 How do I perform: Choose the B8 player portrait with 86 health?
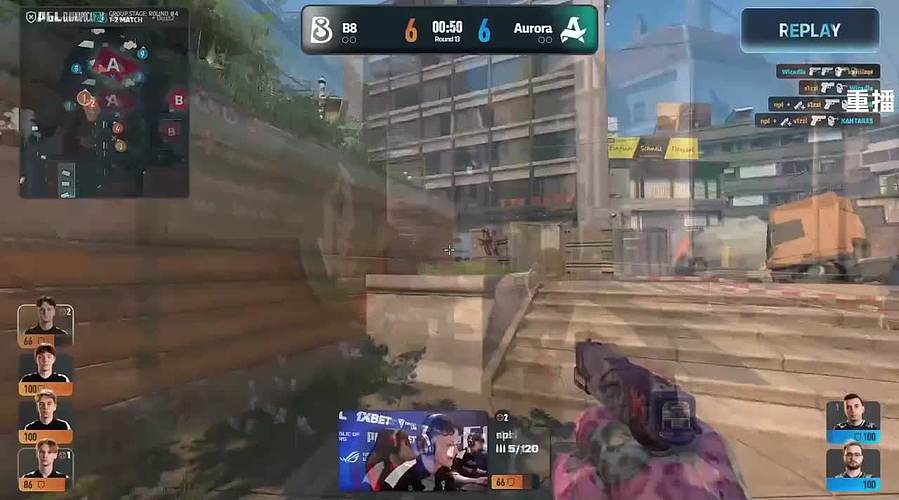pos(45,463)
